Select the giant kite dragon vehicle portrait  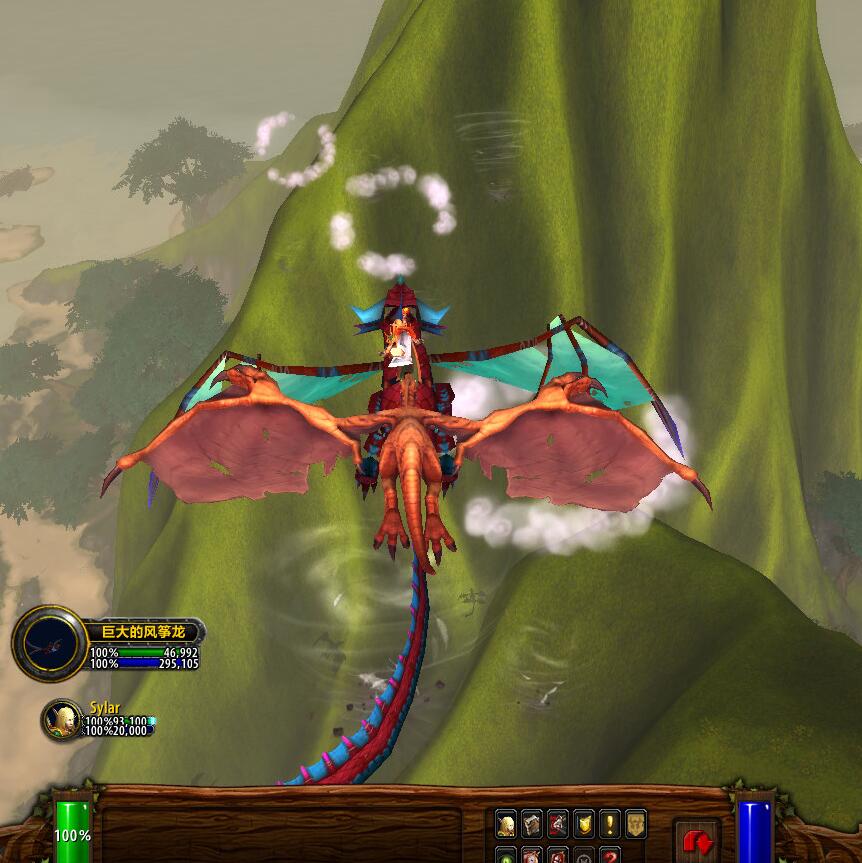[x=48, y=644]
